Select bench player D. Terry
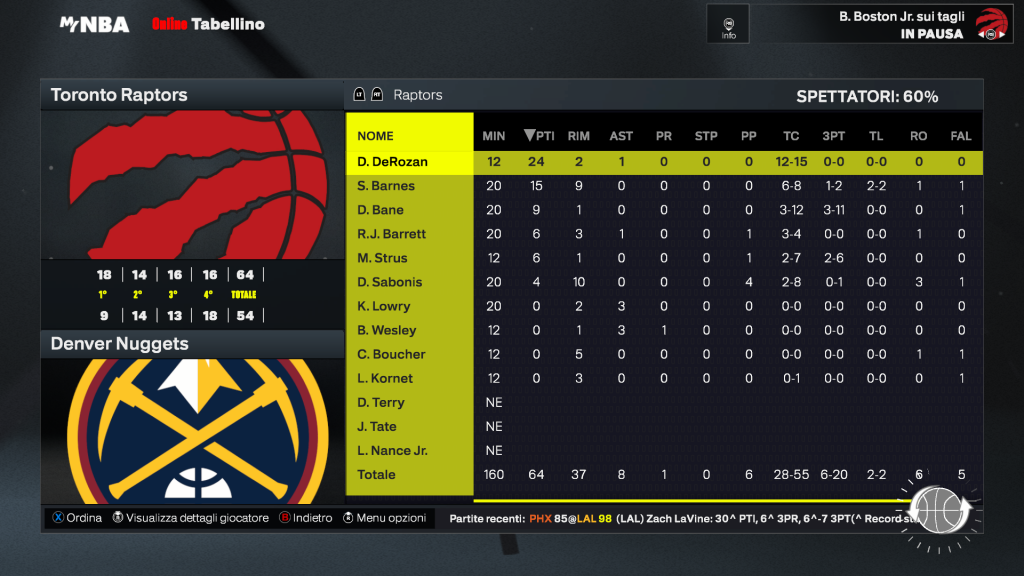 (381, 402)
